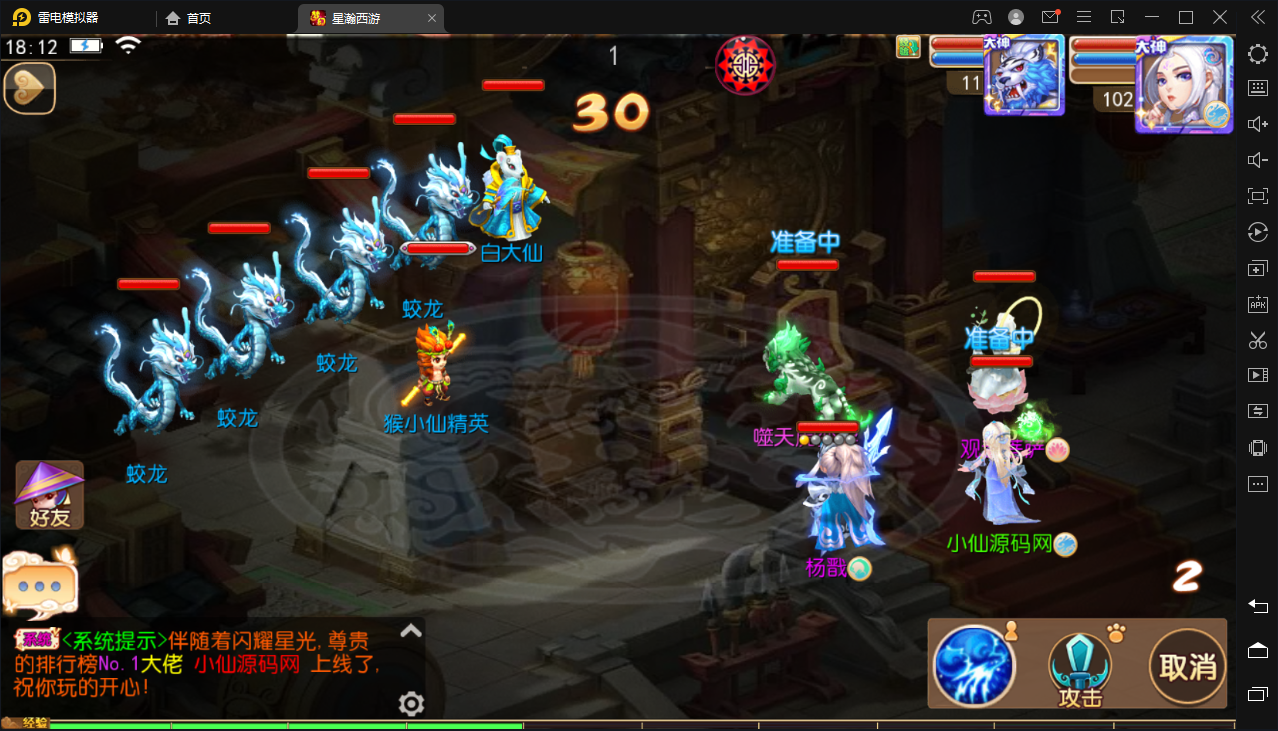Open the 好友 friends list
Viewport: 1278px width, 731px height.
pos(49,495)
